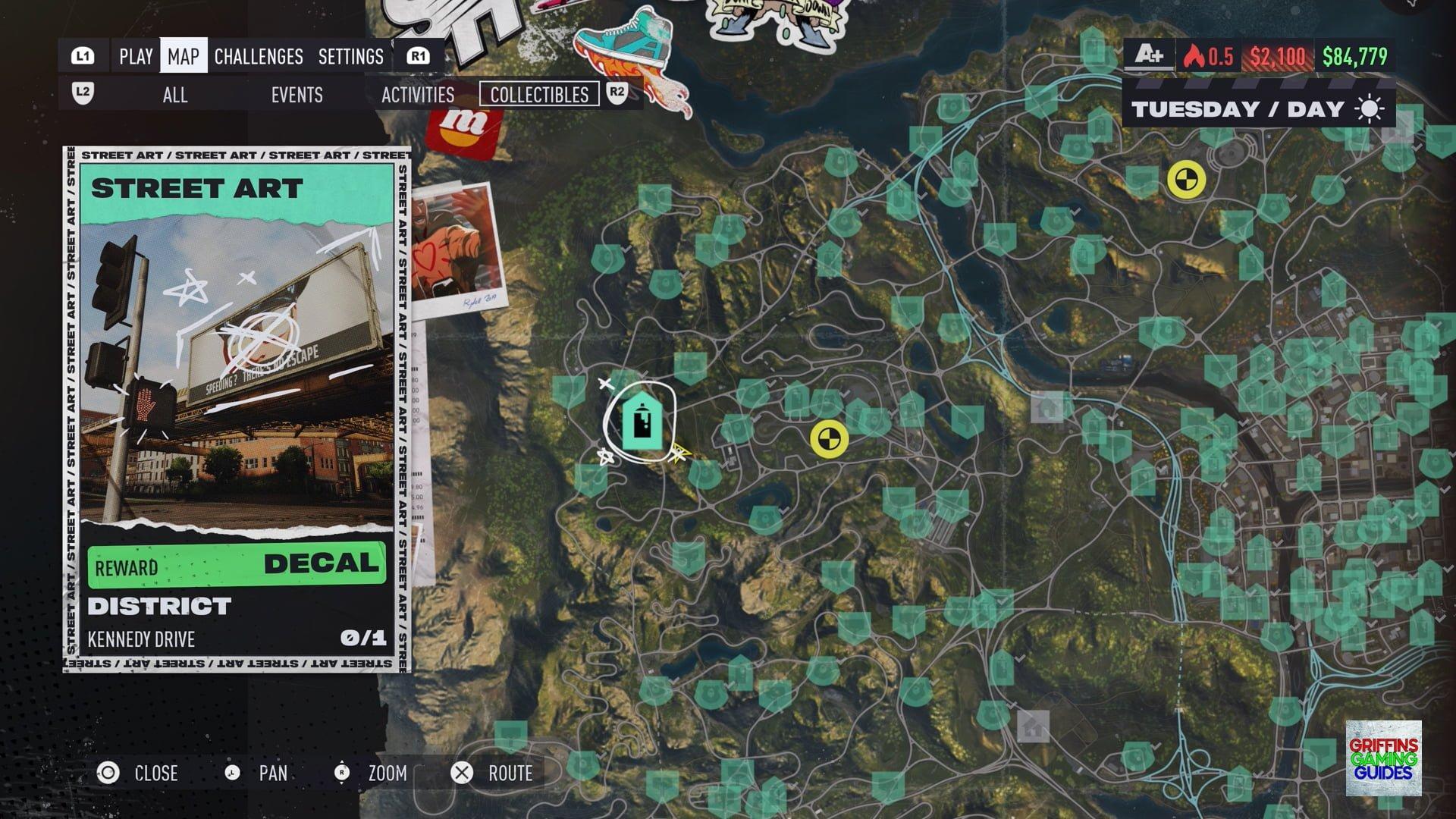Click the Griffins Gaming Guides watermark logo
Viewport: 1456px width, 819px height.
tap(1383, 758)
